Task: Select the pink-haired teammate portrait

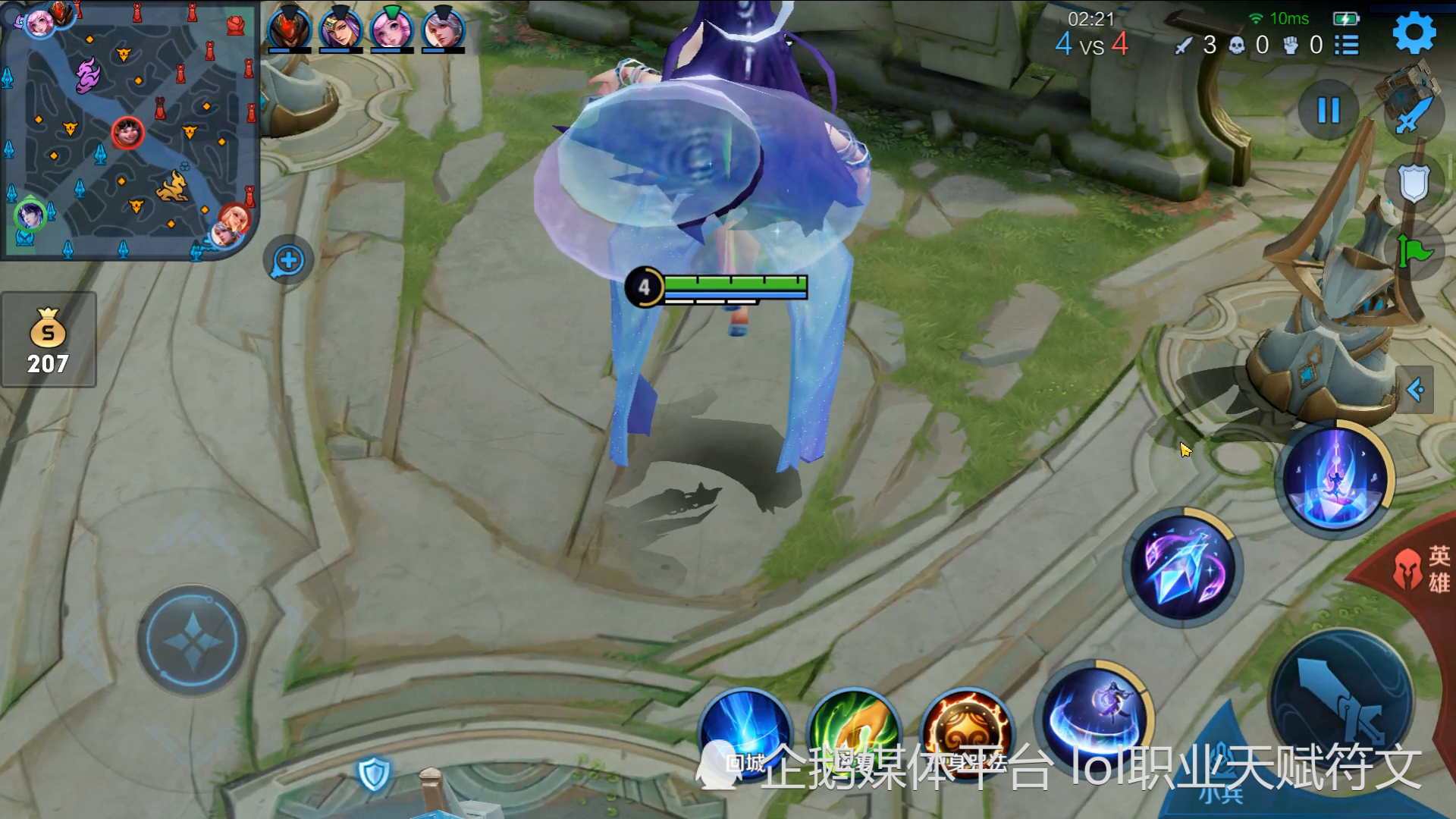Action: pos(391,29)
